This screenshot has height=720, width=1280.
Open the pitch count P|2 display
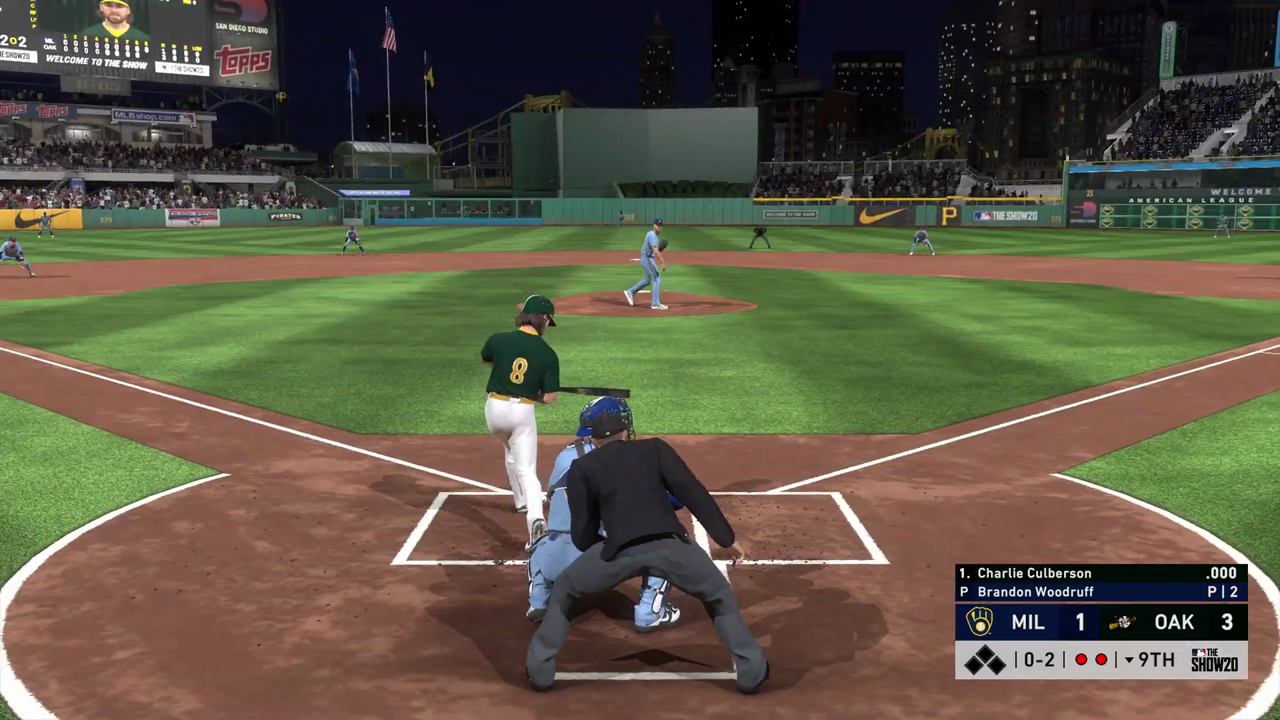point(1224,591)
